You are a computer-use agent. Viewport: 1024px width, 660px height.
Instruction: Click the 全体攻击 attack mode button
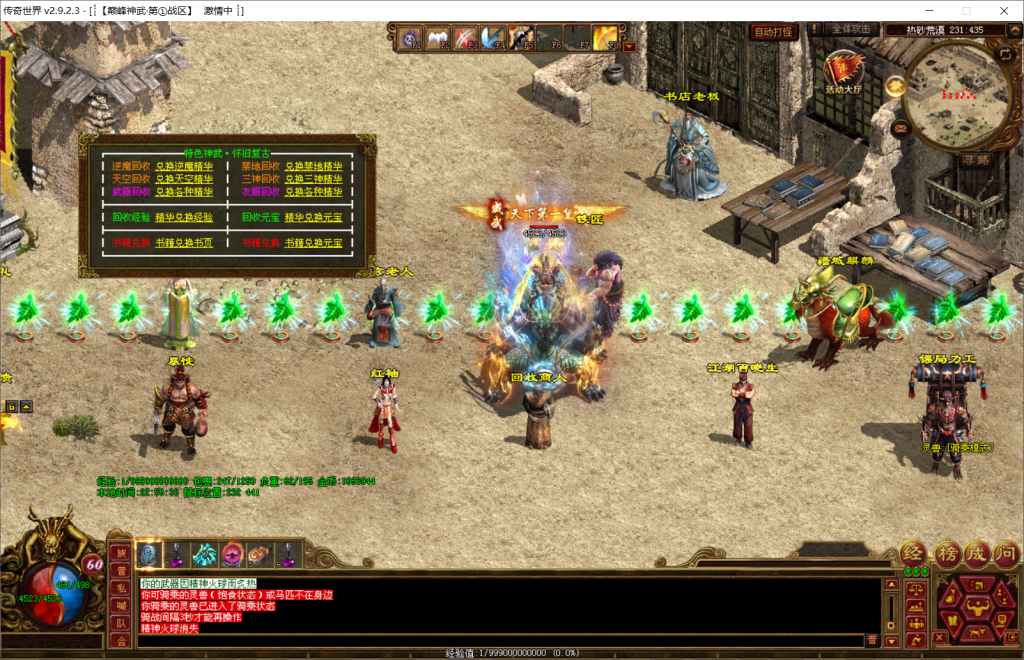pyautogui.click(x=850, y=30)
